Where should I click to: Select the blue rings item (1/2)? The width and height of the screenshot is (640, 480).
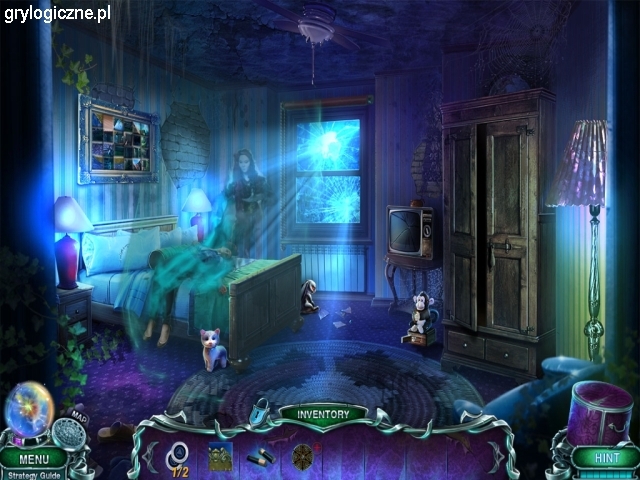click(179, 456)
